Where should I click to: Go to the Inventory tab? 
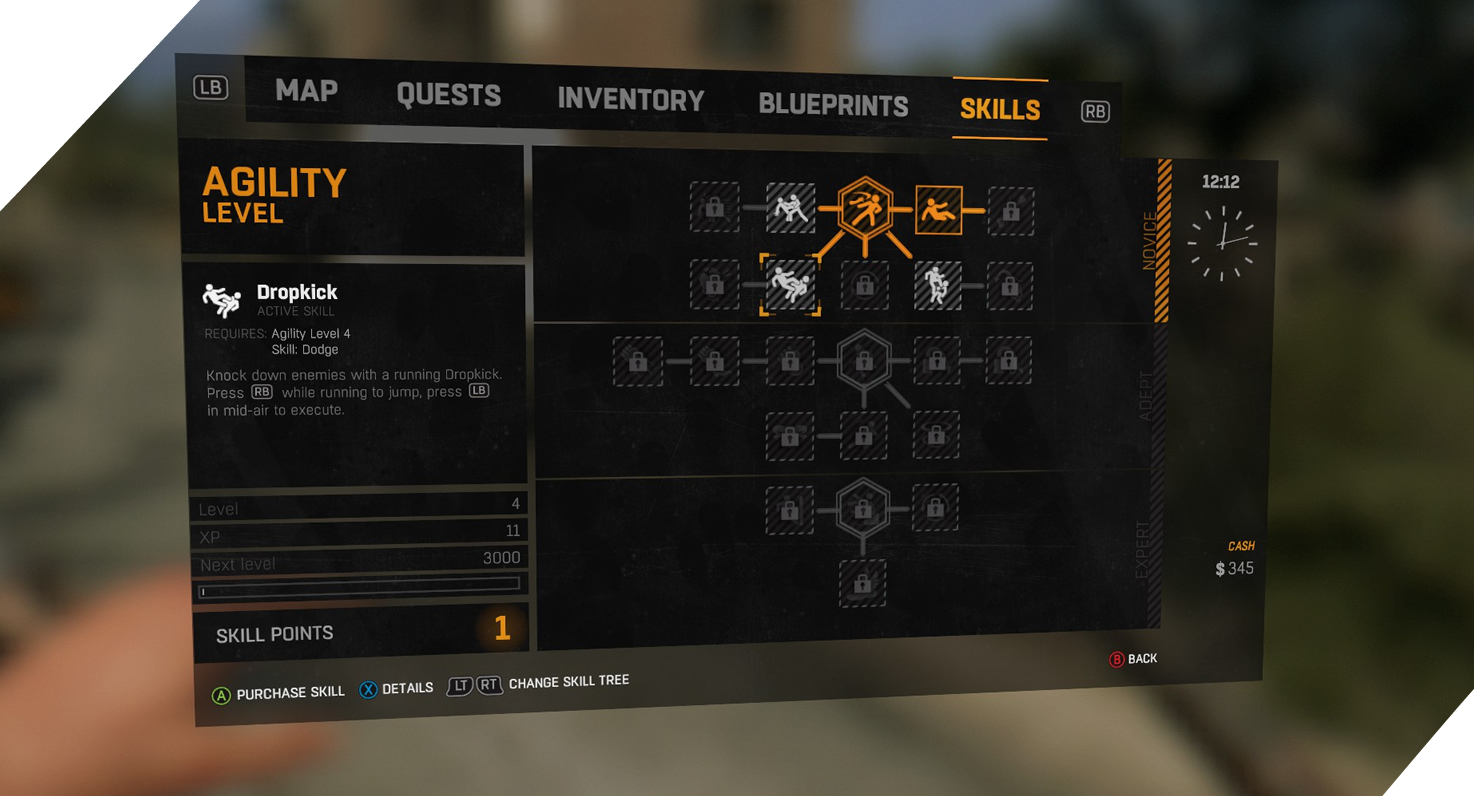point(630,100)
